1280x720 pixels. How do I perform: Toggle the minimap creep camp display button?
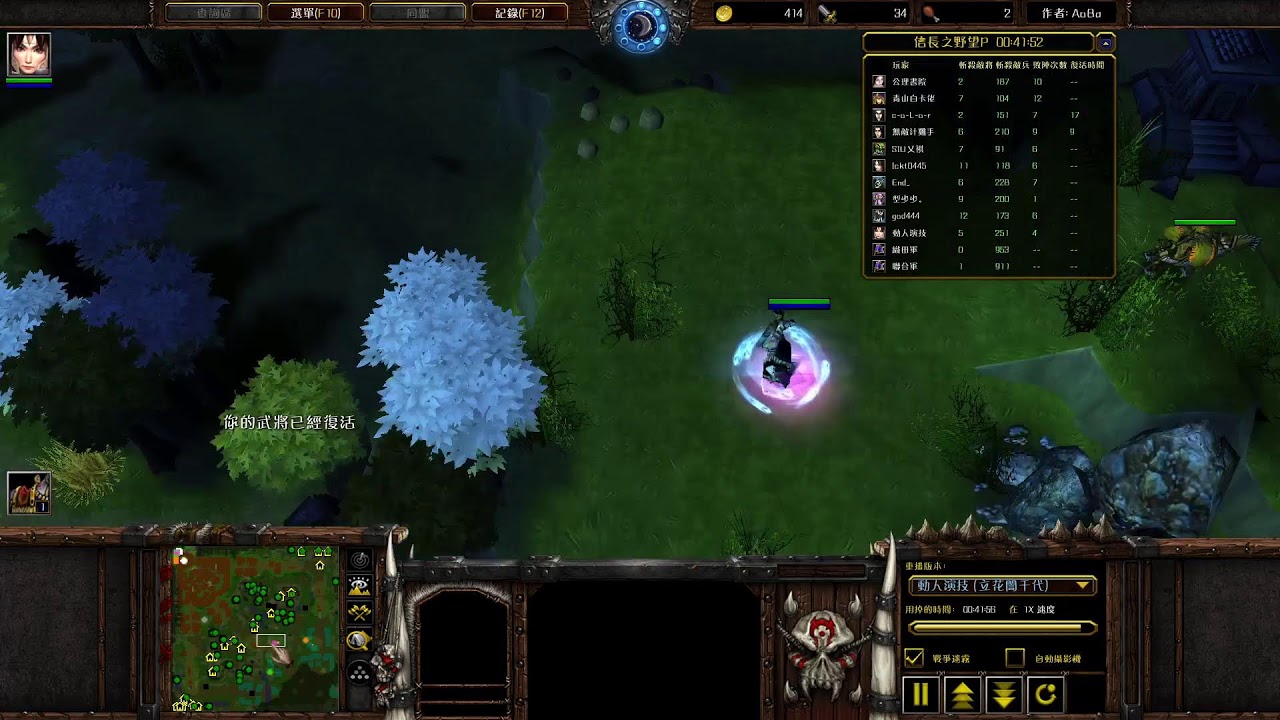359,640
